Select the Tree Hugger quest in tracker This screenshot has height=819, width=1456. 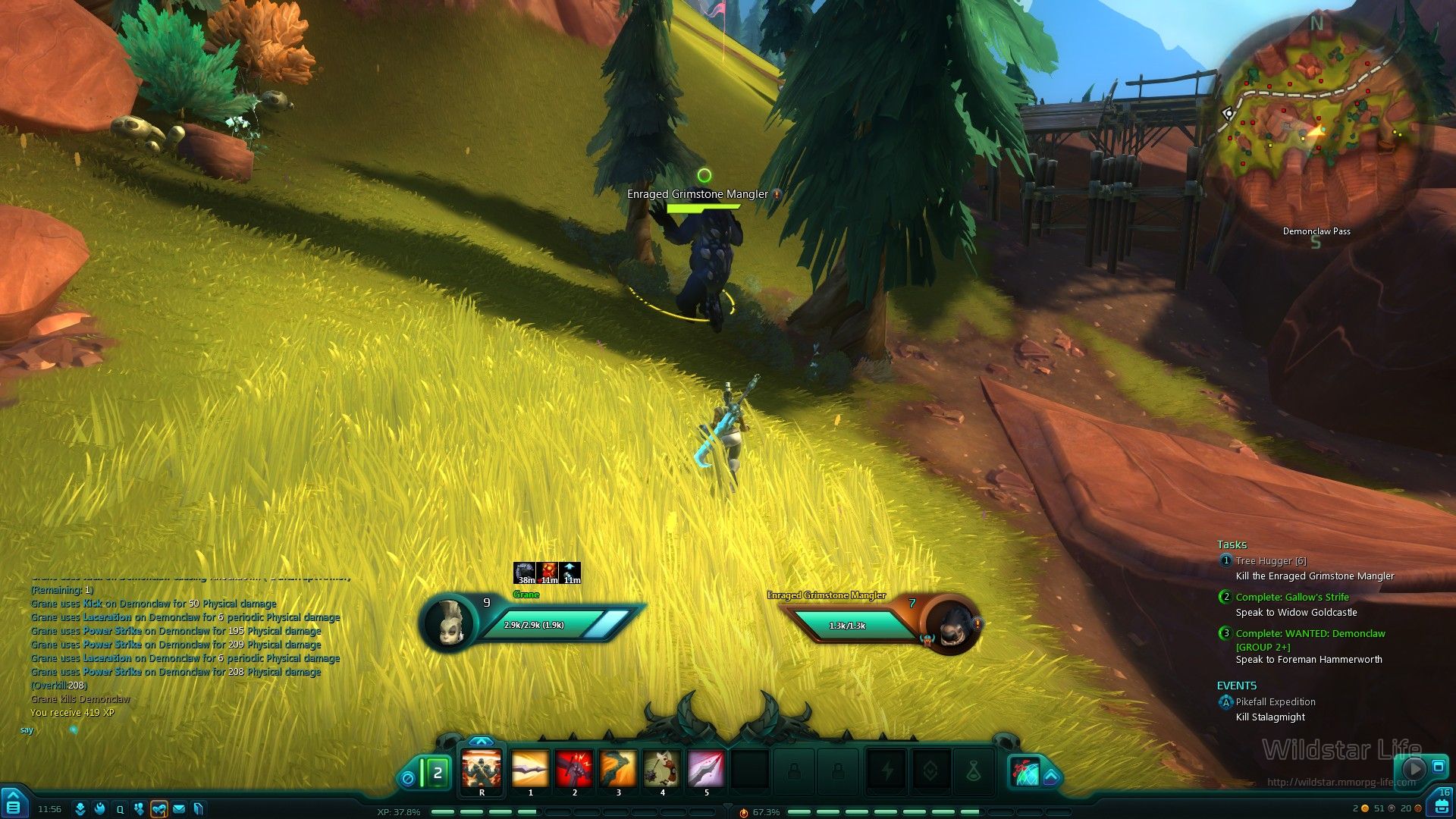[1270, 561]
